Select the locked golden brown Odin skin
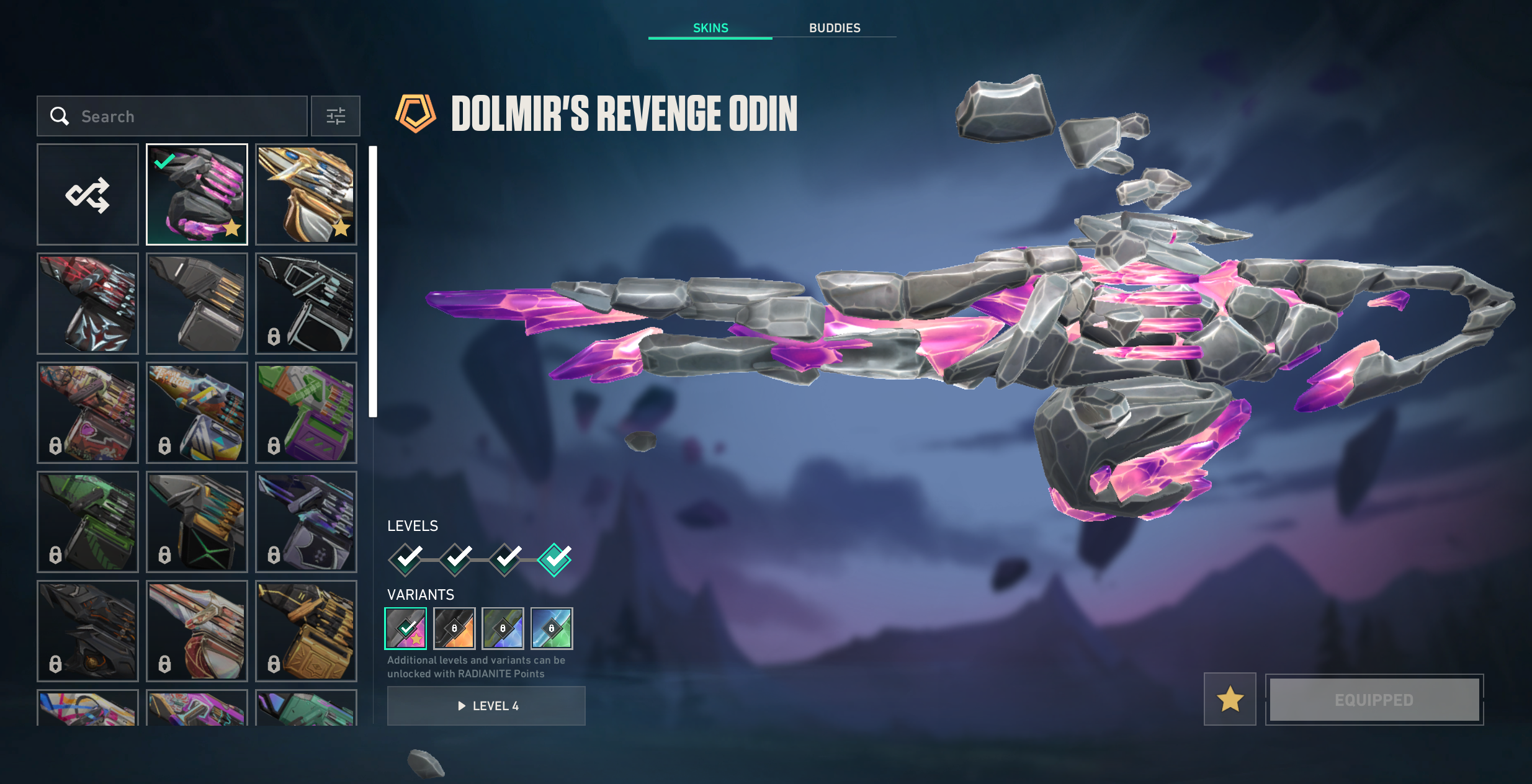This screenshot has height=784, width=1532. [x=306, y=631]
